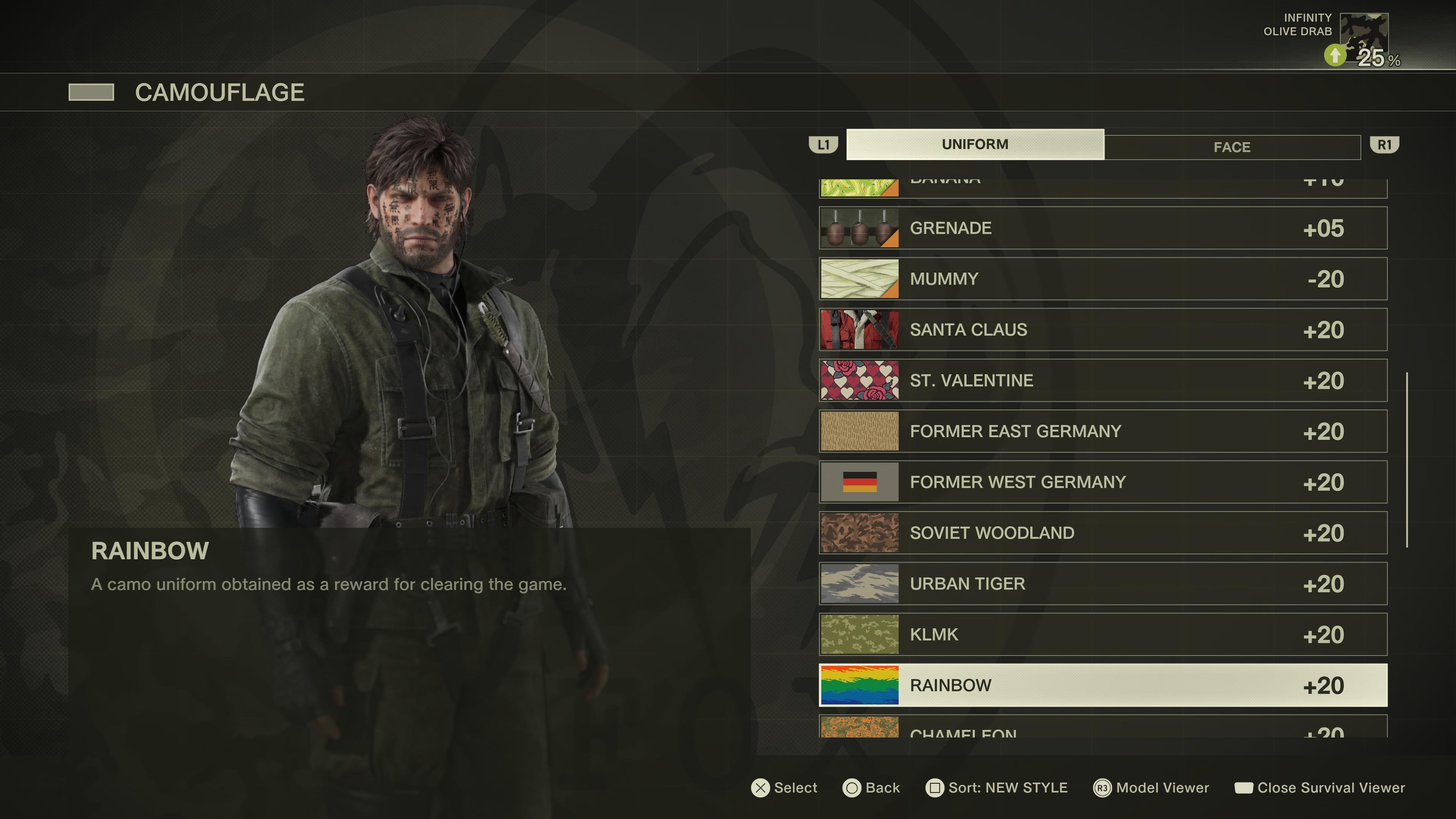Select the highlighted Rainbow uniform
The image size is (1456, 819).
point(1102,686)
